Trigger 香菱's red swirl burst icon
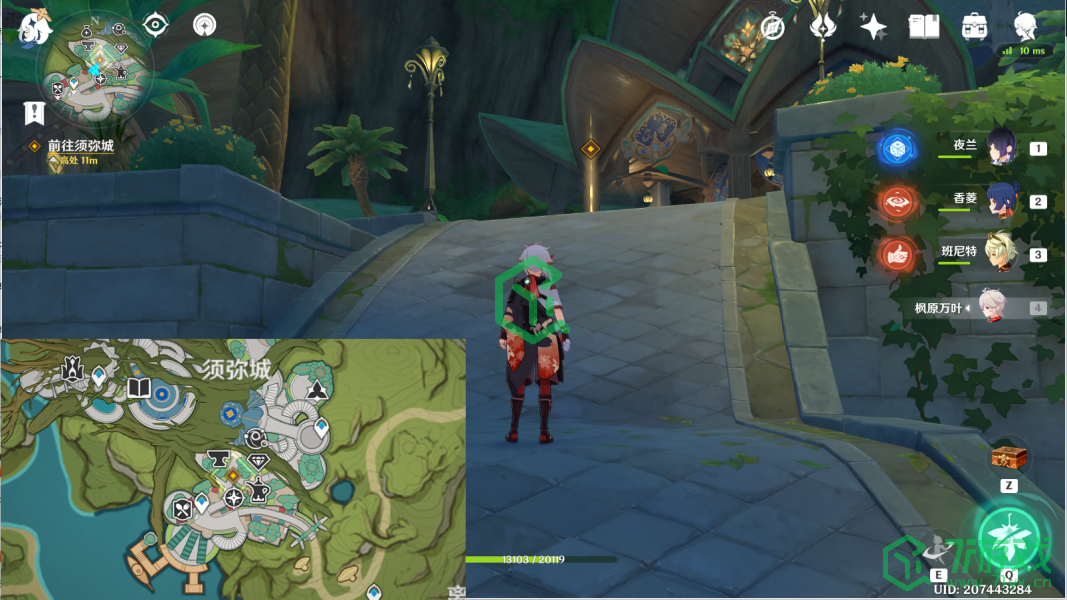Screen dimensions: 1067x600 [x=896, y=201]
